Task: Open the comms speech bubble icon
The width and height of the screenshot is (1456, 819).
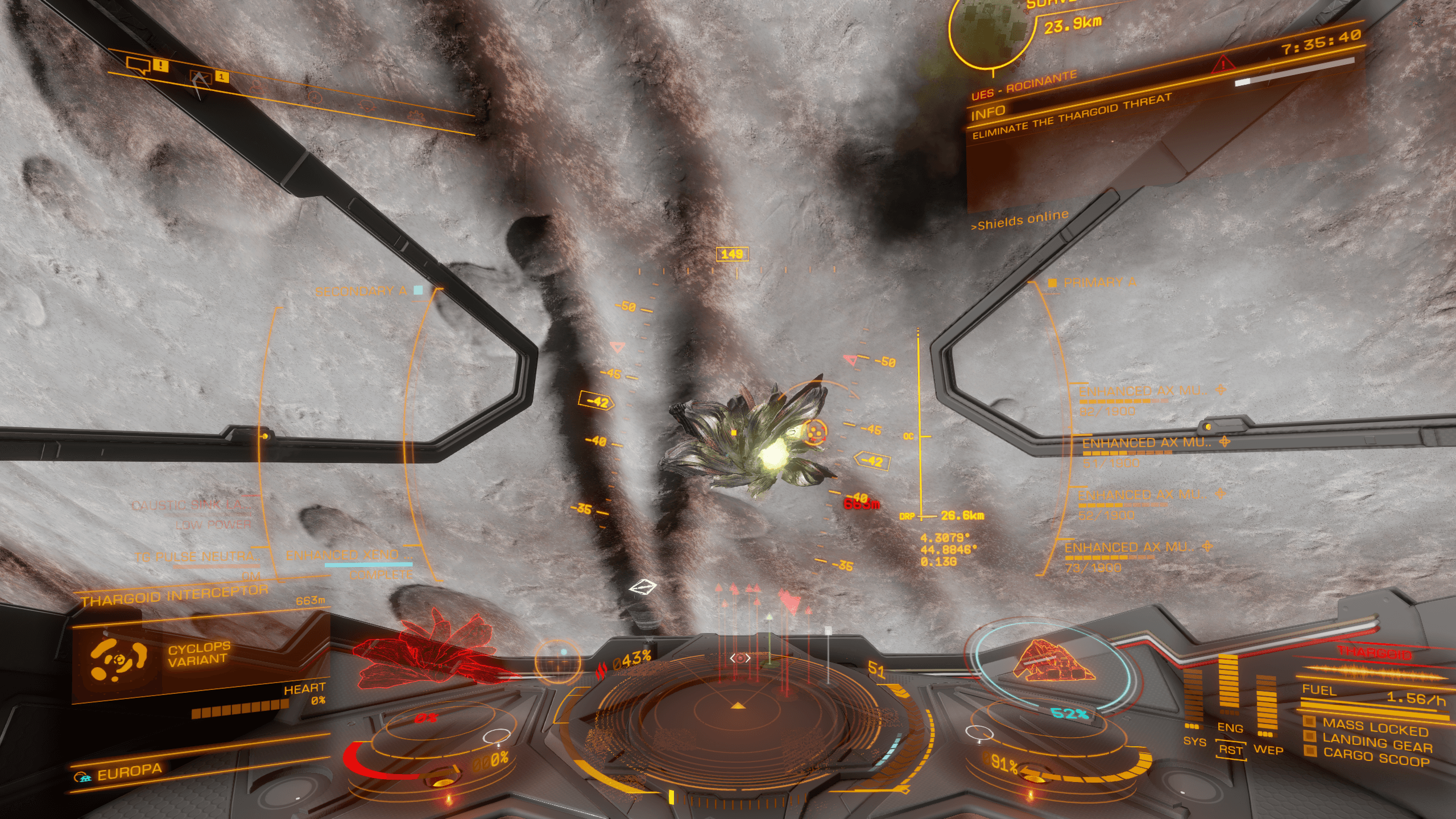Action: 138,66
